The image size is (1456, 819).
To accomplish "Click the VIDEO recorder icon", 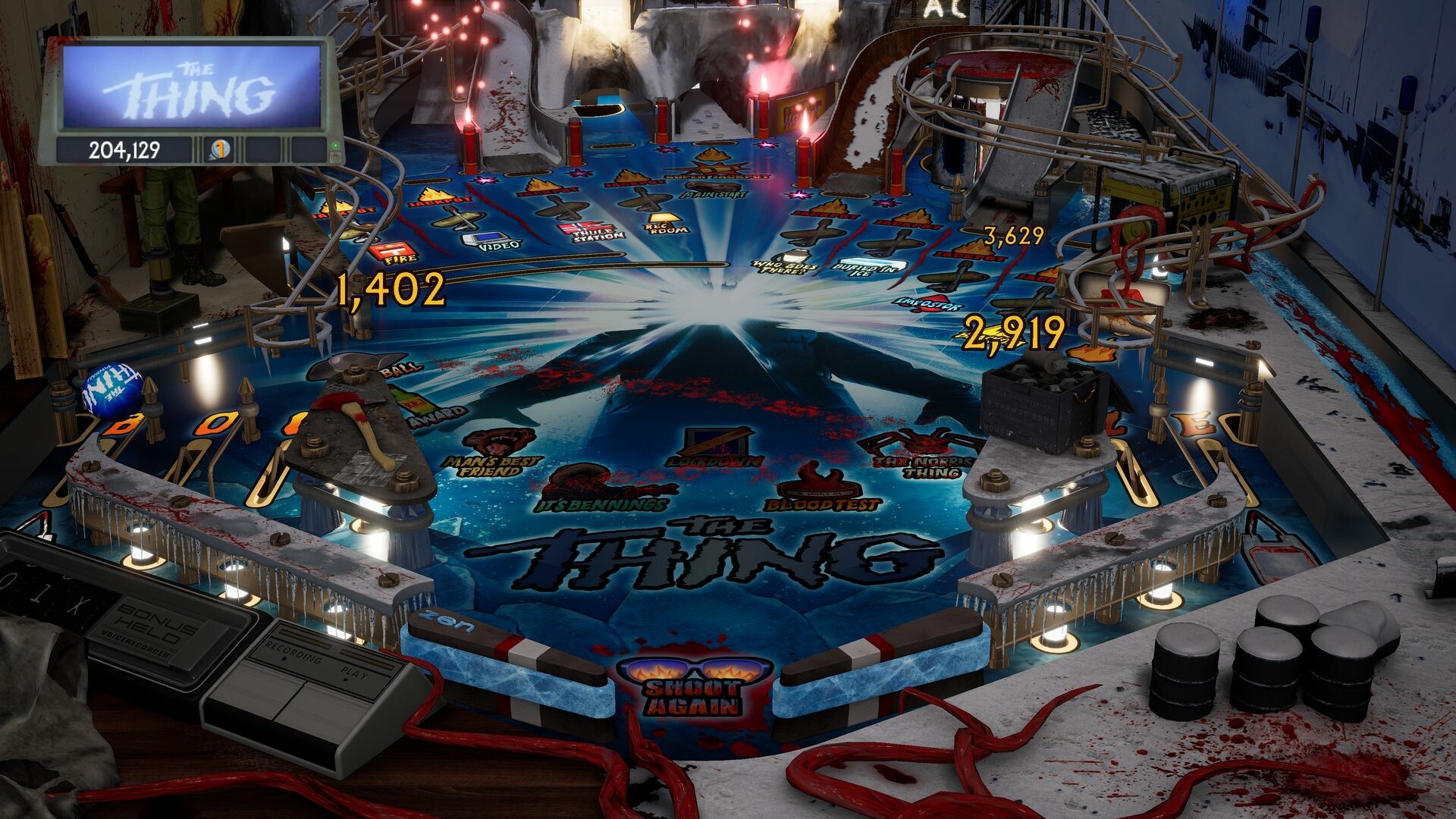I will [x=487, y=240].
